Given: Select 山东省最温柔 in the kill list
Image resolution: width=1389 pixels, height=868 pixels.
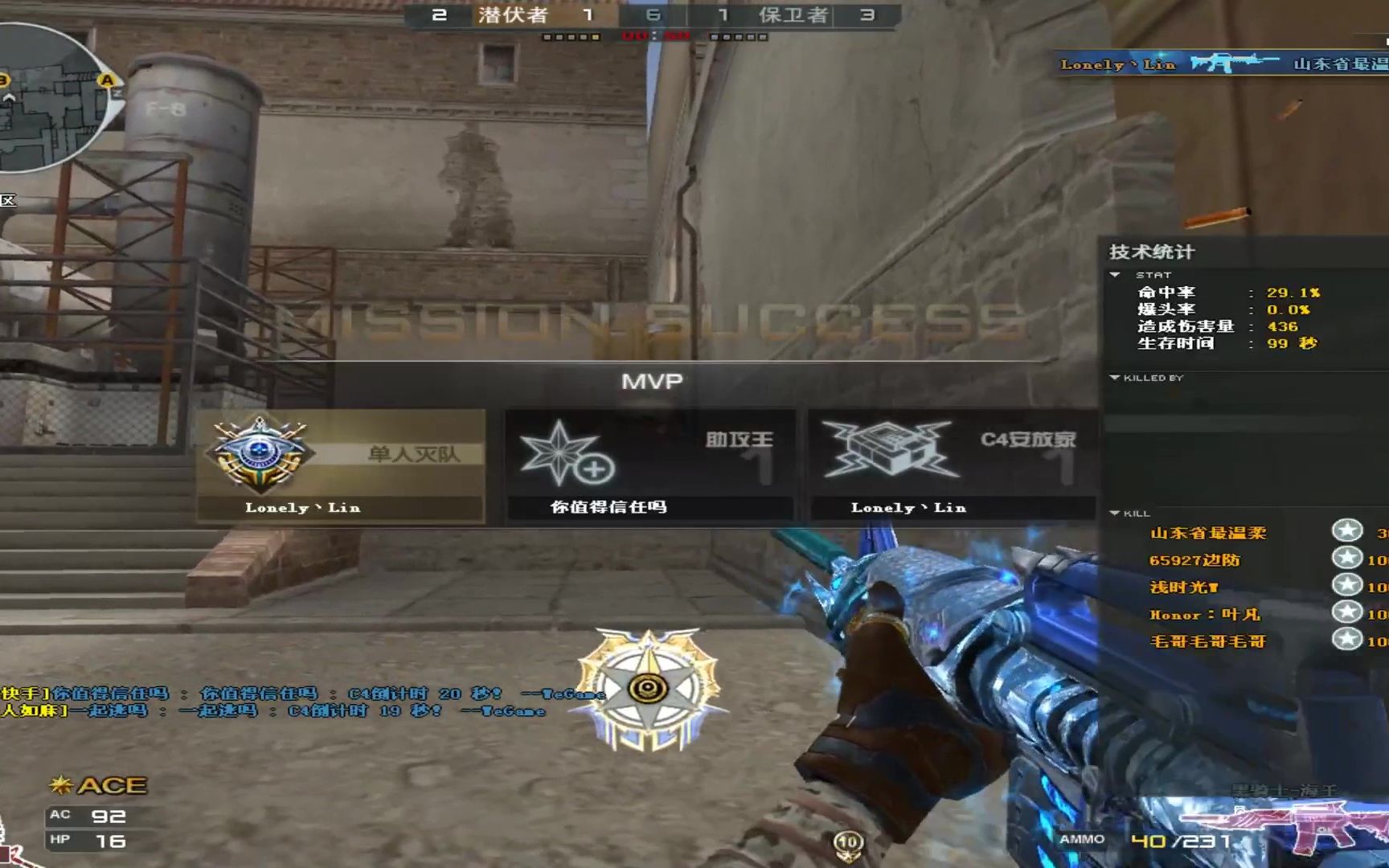Looking at the screenshot, I should (1207, 533).
